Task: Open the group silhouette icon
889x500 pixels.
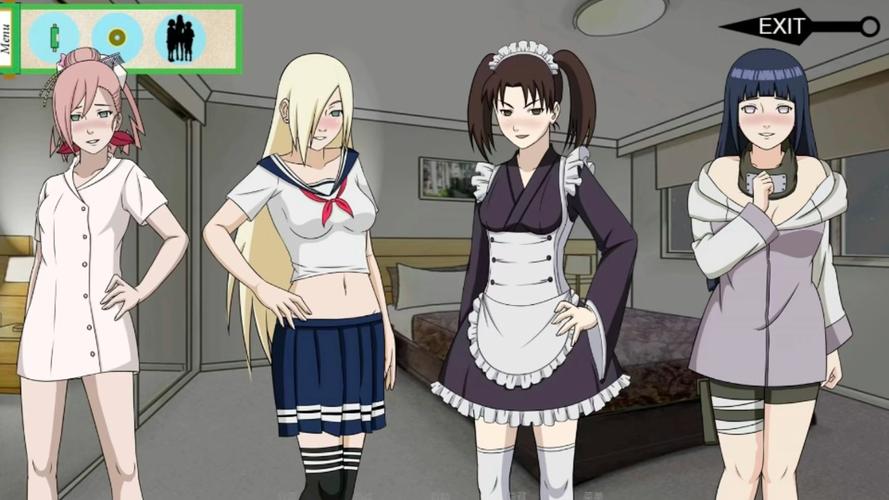Action: [180, 38]
